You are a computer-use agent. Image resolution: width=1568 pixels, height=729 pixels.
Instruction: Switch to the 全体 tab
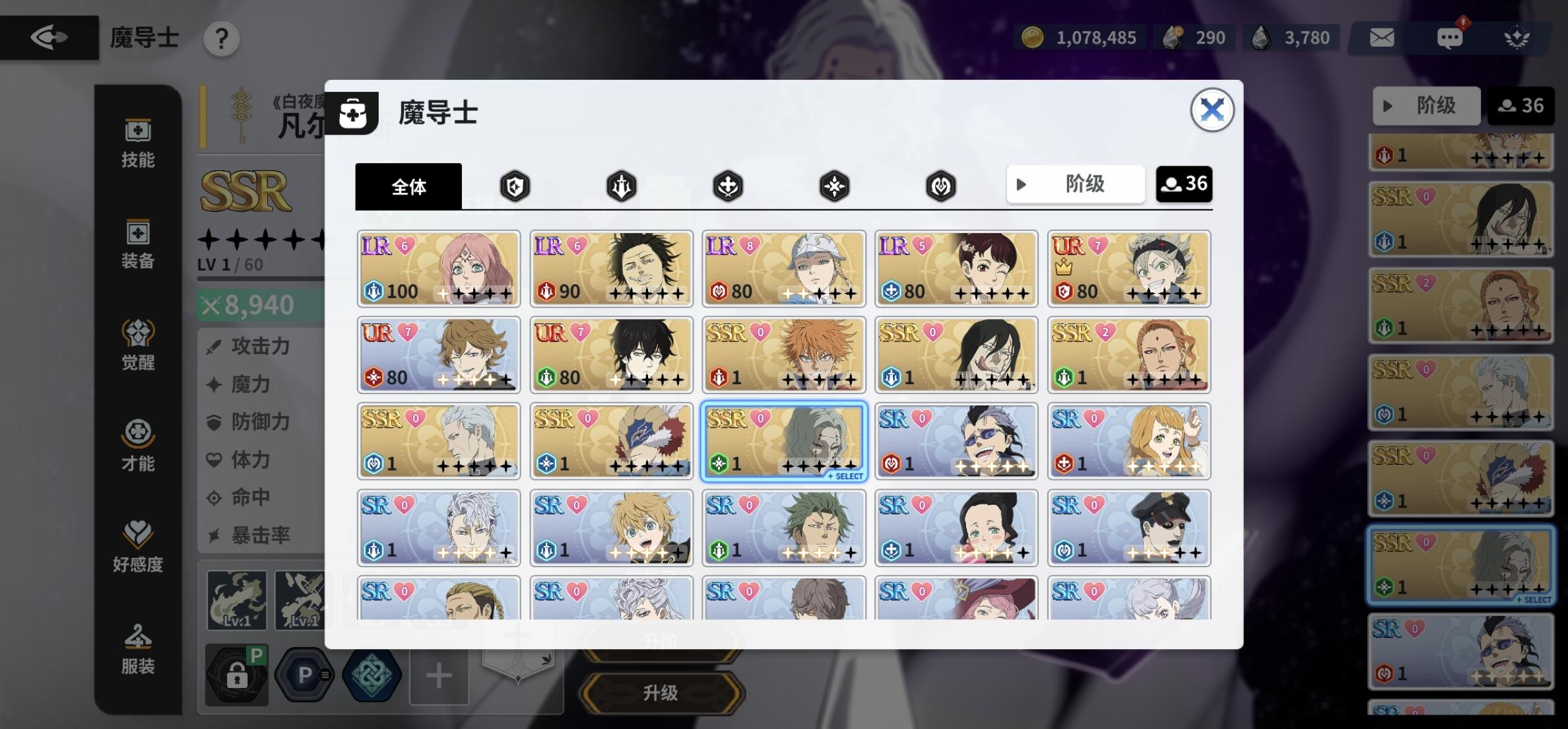pos(408,187)
